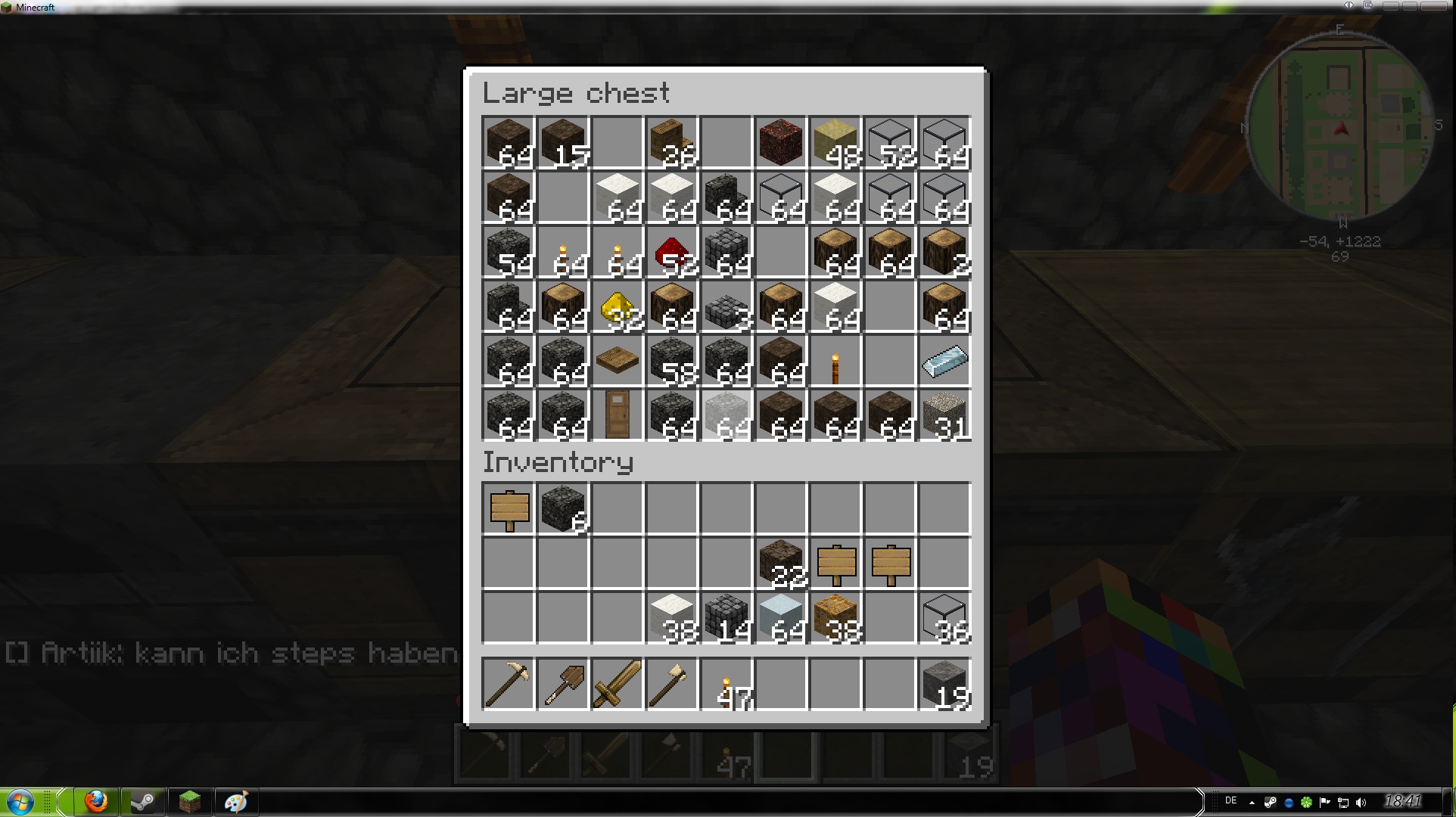Select the wooden door in the chest
Screen dimensions: 1456x817
[618, 415]
